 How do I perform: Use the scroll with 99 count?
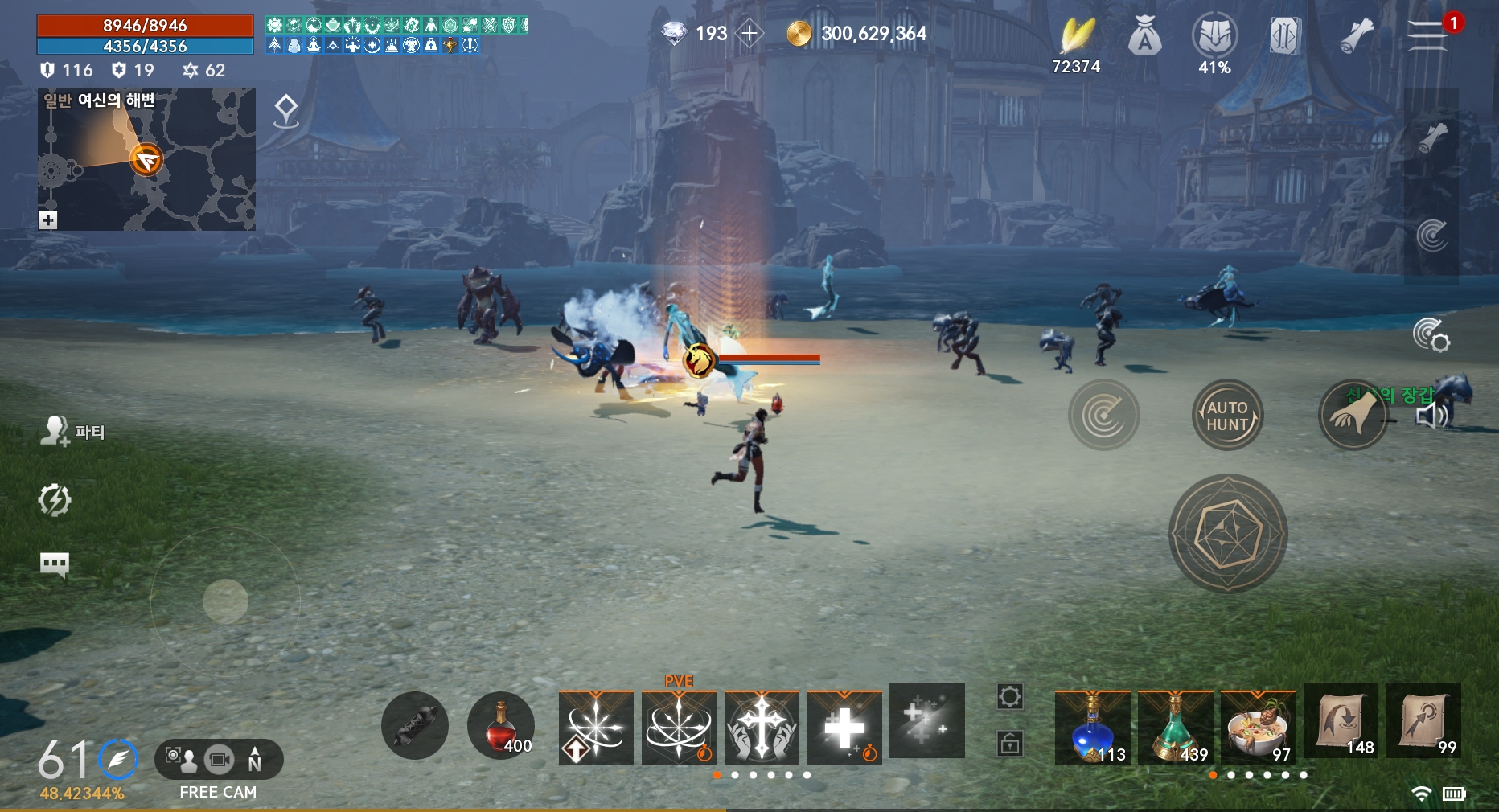(x=1423, y=720)
